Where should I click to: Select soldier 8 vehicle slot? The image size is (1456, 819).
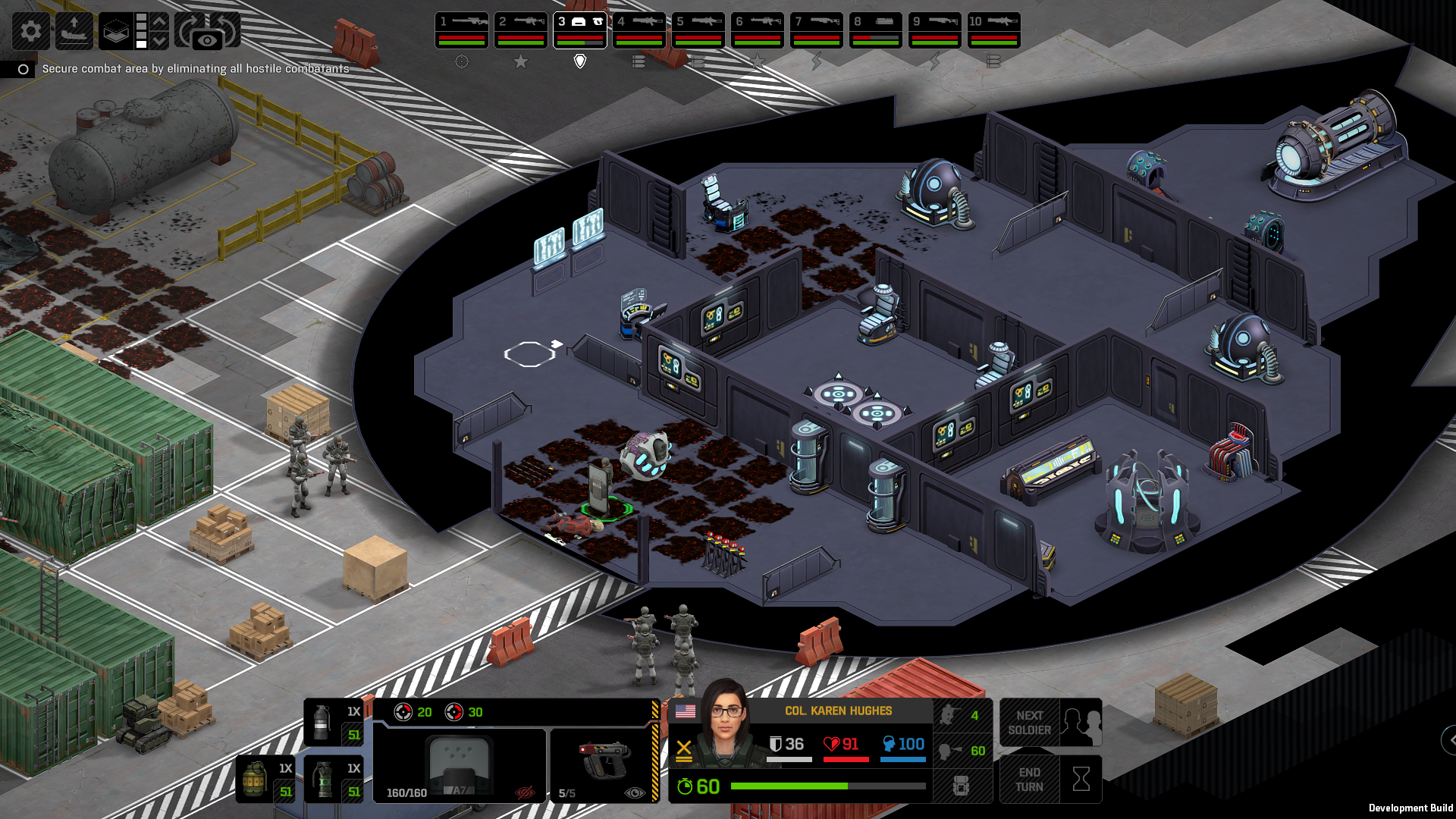click(x=875, y=30)
